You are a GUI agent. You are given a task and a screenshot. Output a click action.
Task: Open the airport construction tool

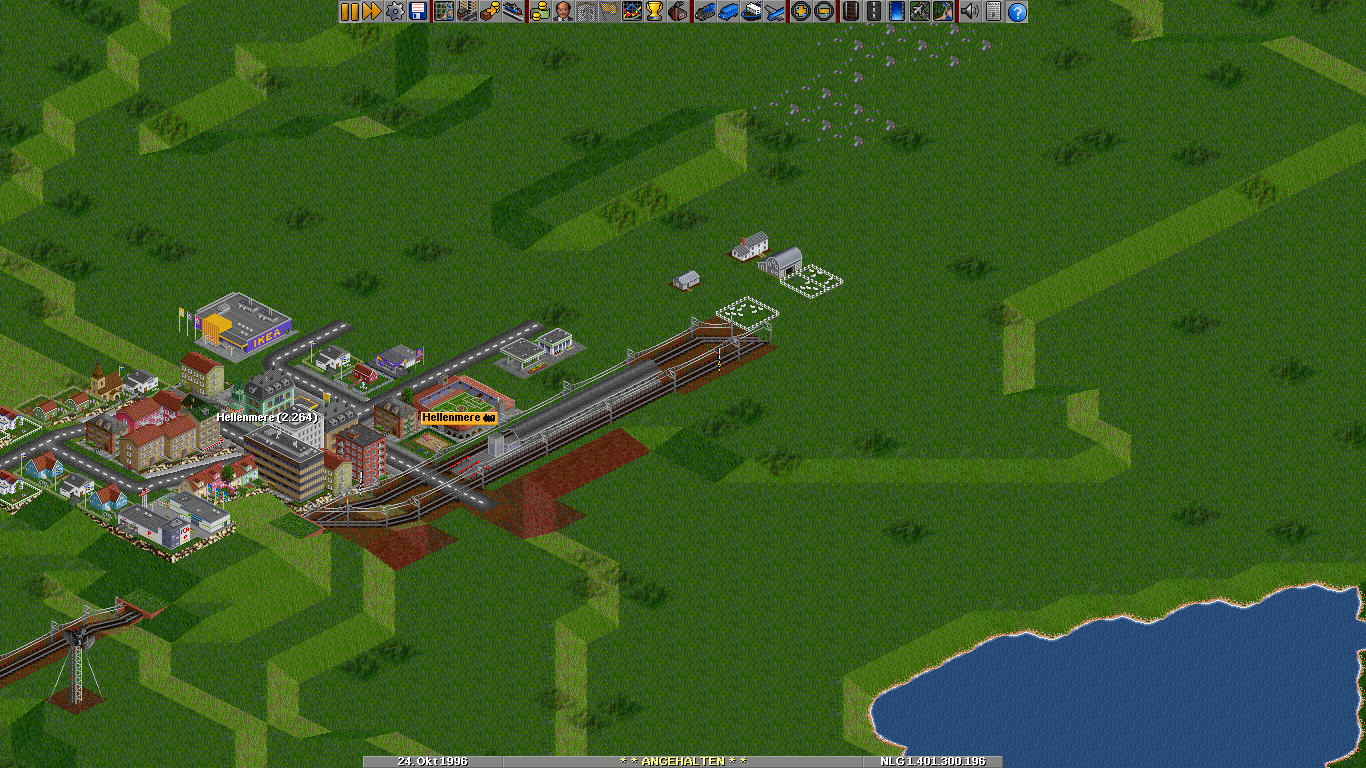(x=919, y=12)
